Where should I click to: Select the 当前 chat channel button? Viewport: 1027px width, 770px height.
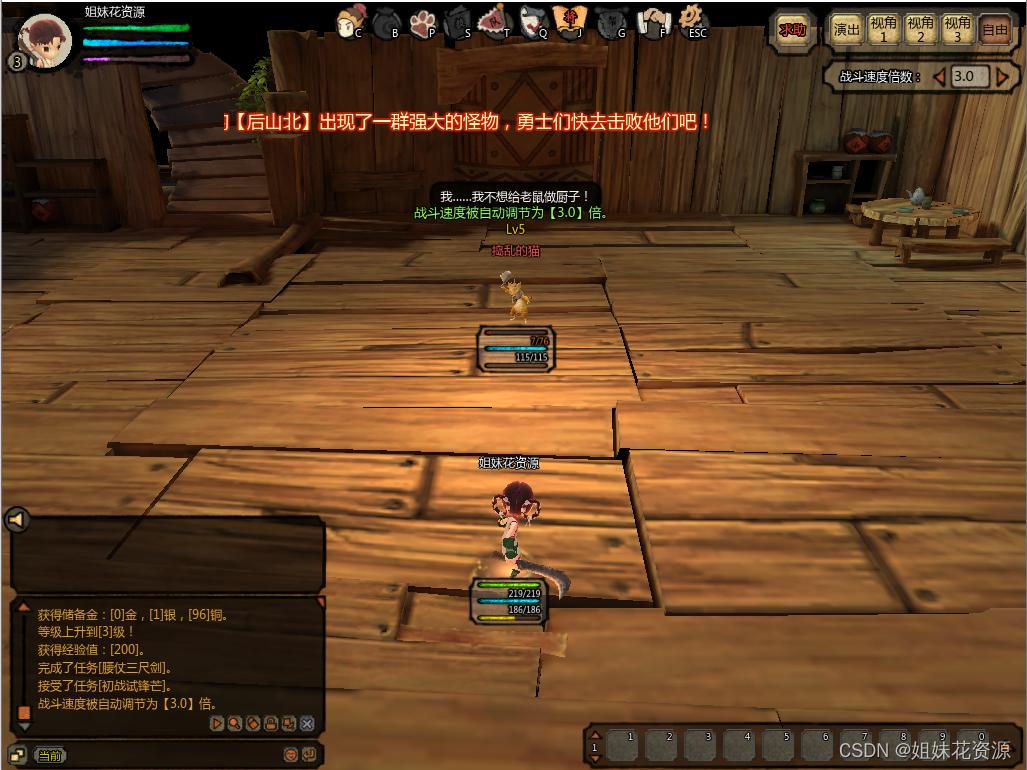pyautogui.click(x=50, y=755)
